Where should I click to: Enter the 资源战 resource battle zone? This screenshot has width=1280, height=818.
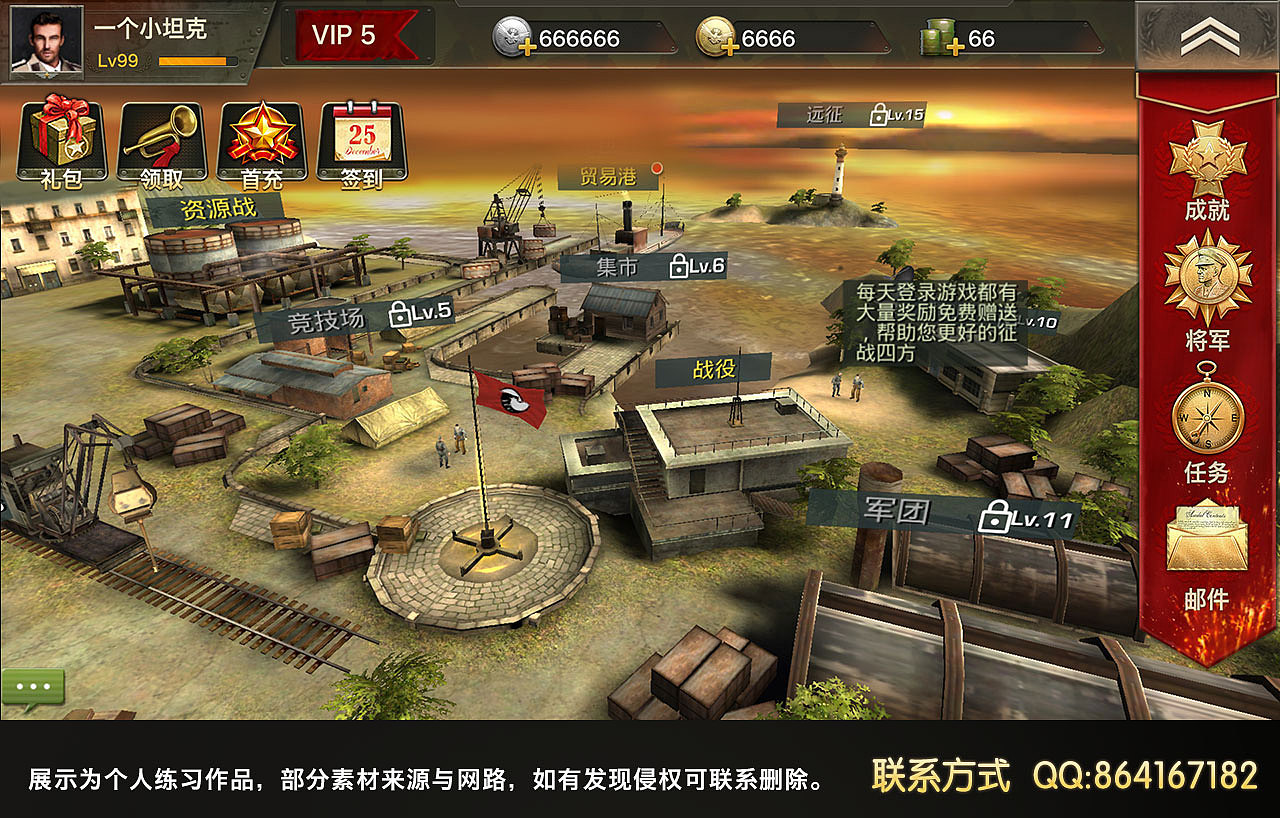[x=220, y=209]
